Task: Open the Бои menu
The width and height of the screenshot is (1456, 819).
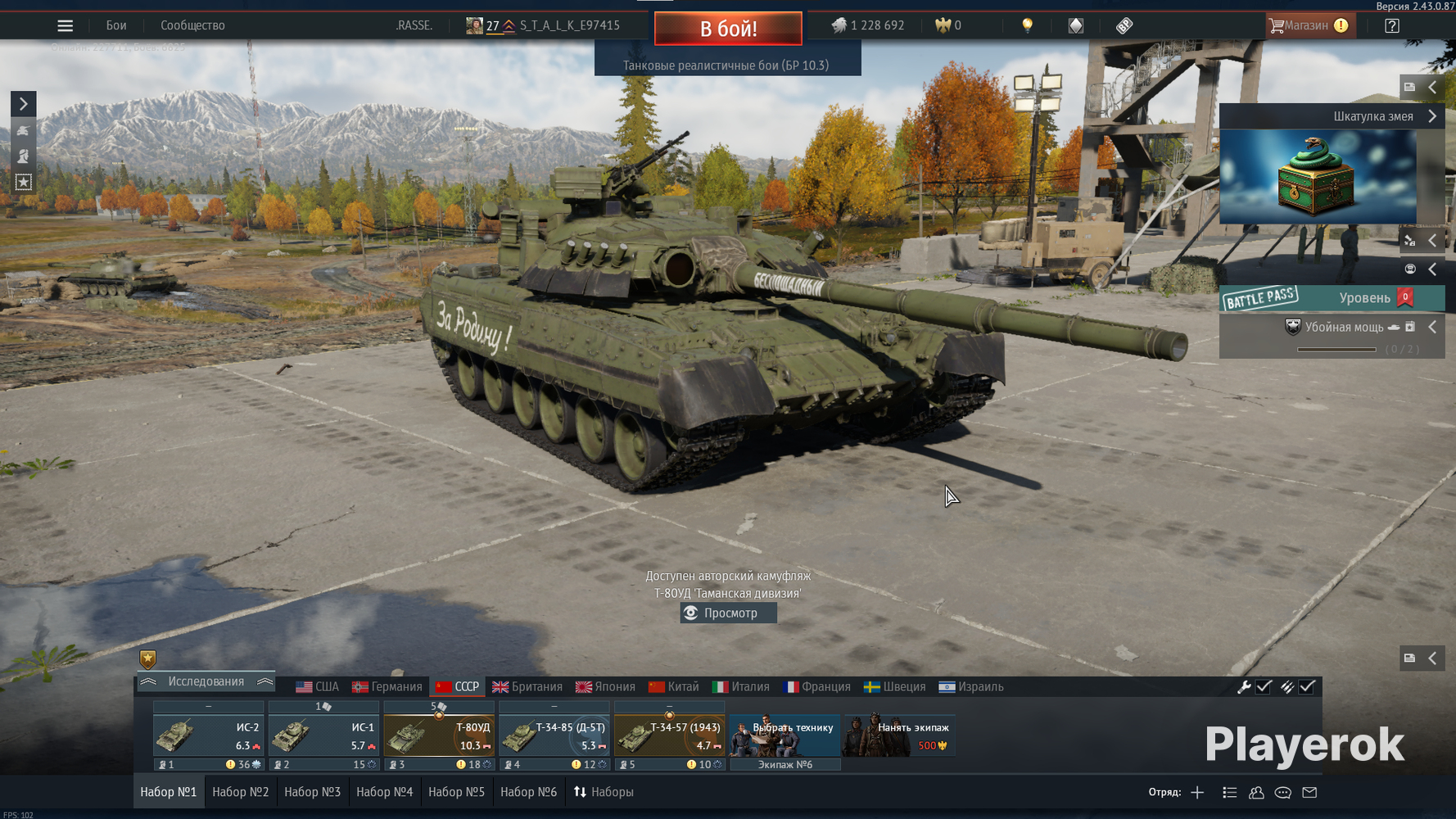Action: point(116,26)
